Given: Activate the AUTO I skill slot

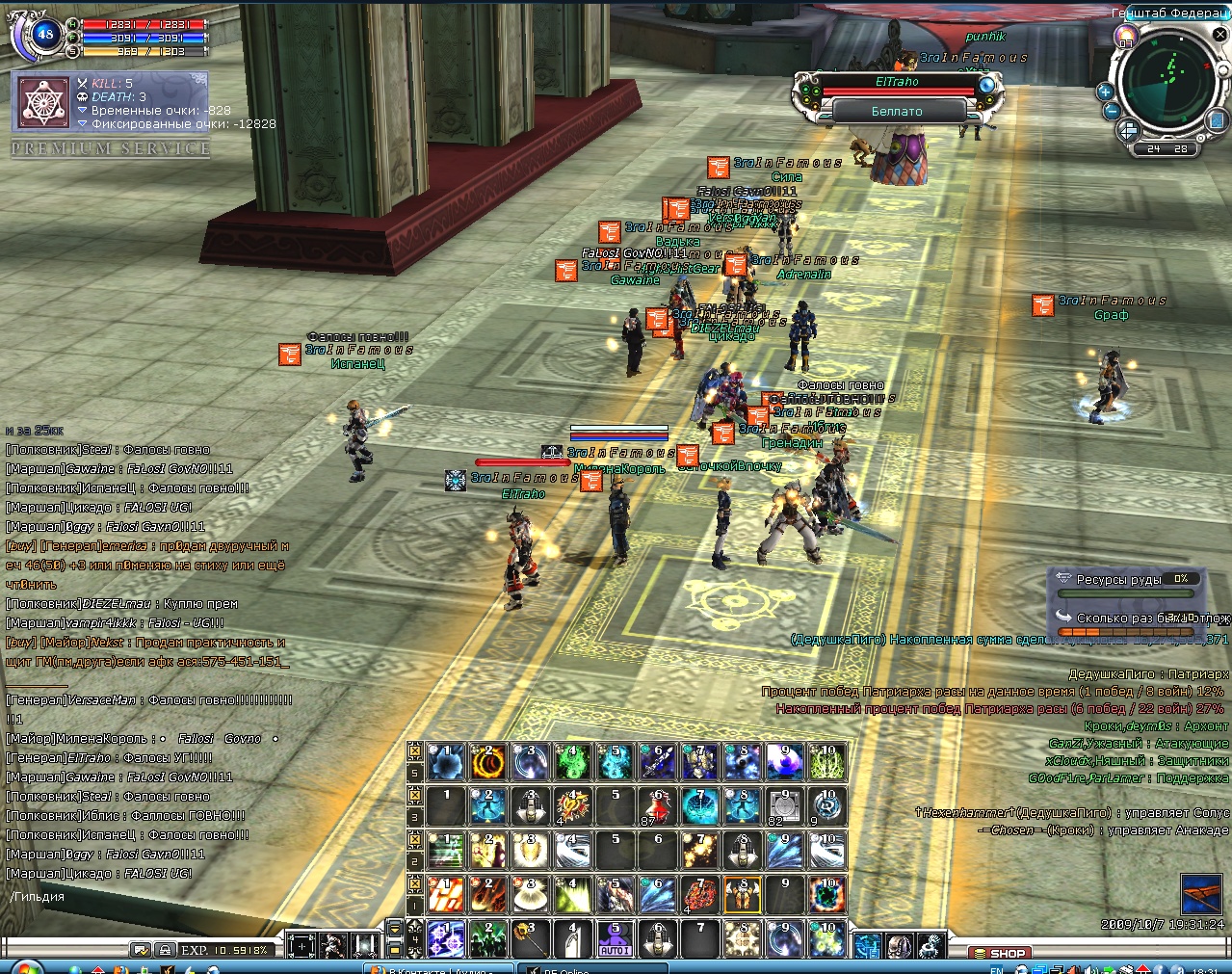Looking at the screenshot, I should 615,939.
